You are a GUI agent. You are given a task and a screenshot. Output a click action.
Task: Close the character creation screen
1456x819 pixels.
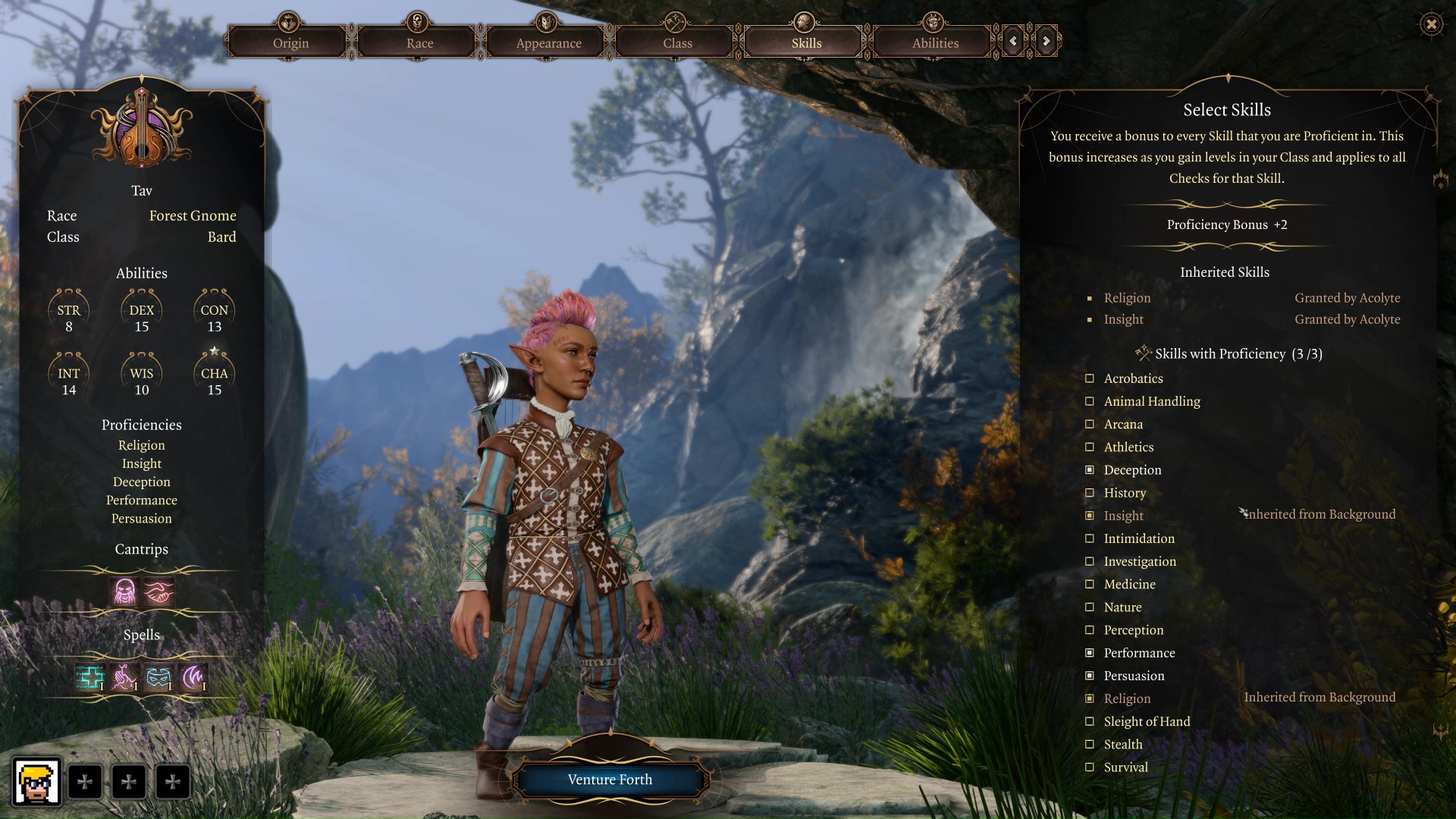(1431, 24)
